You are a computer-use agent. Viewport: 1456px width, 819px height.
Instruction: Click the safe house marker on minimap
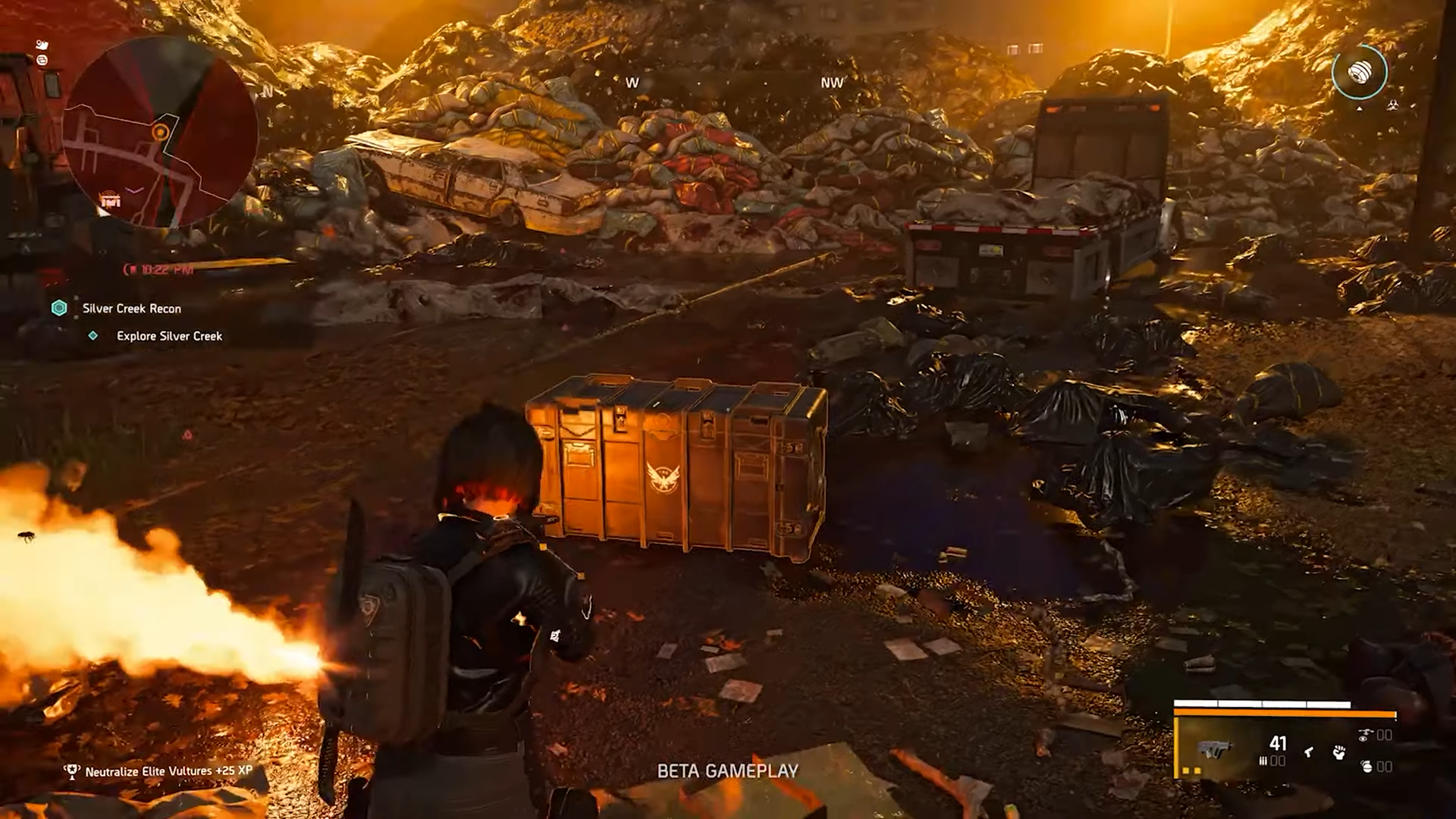click(x=111, y=200)
